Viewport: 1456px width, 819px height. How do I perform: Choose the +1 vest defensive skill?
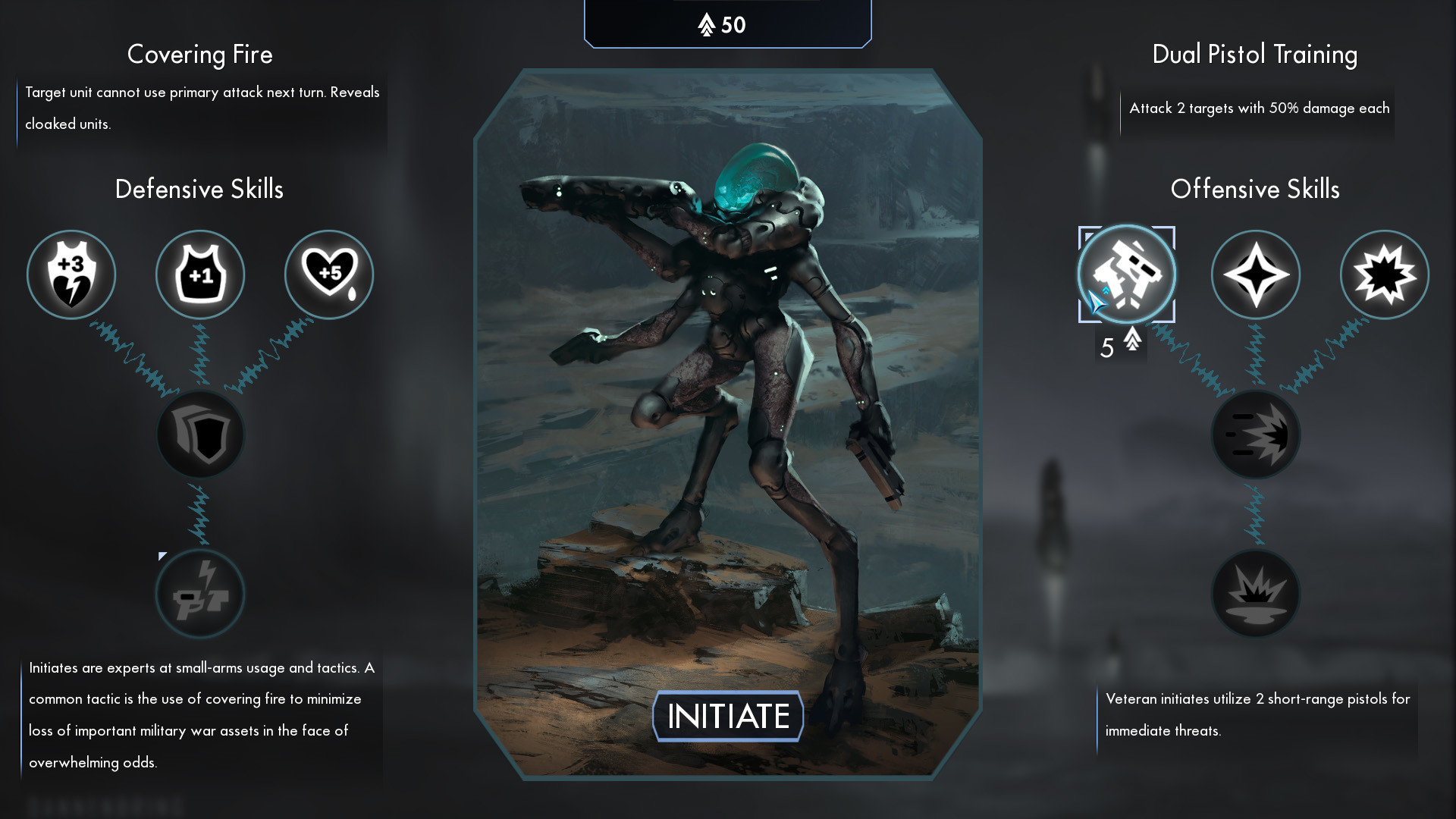[x=200, y=275]
